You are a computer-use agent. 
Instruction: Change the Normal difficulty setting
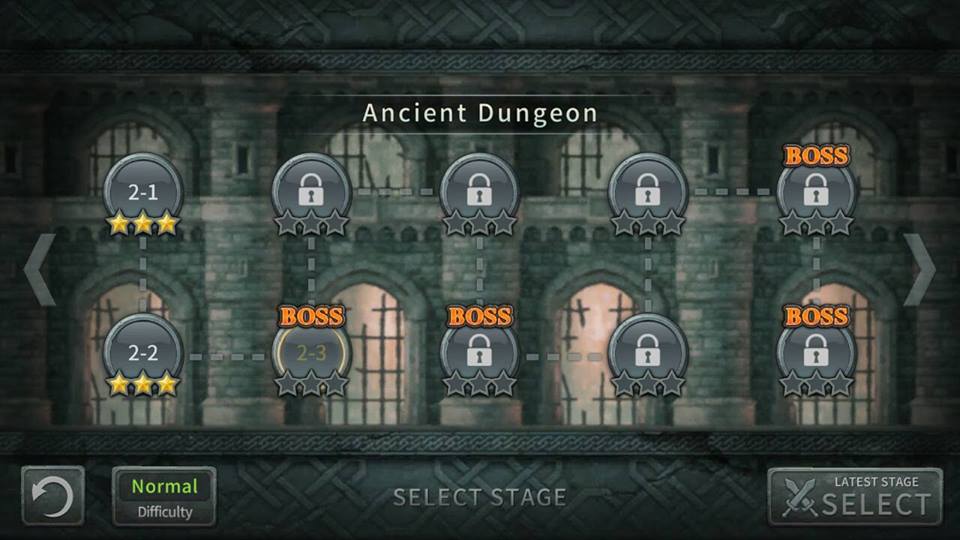point(164,497)
